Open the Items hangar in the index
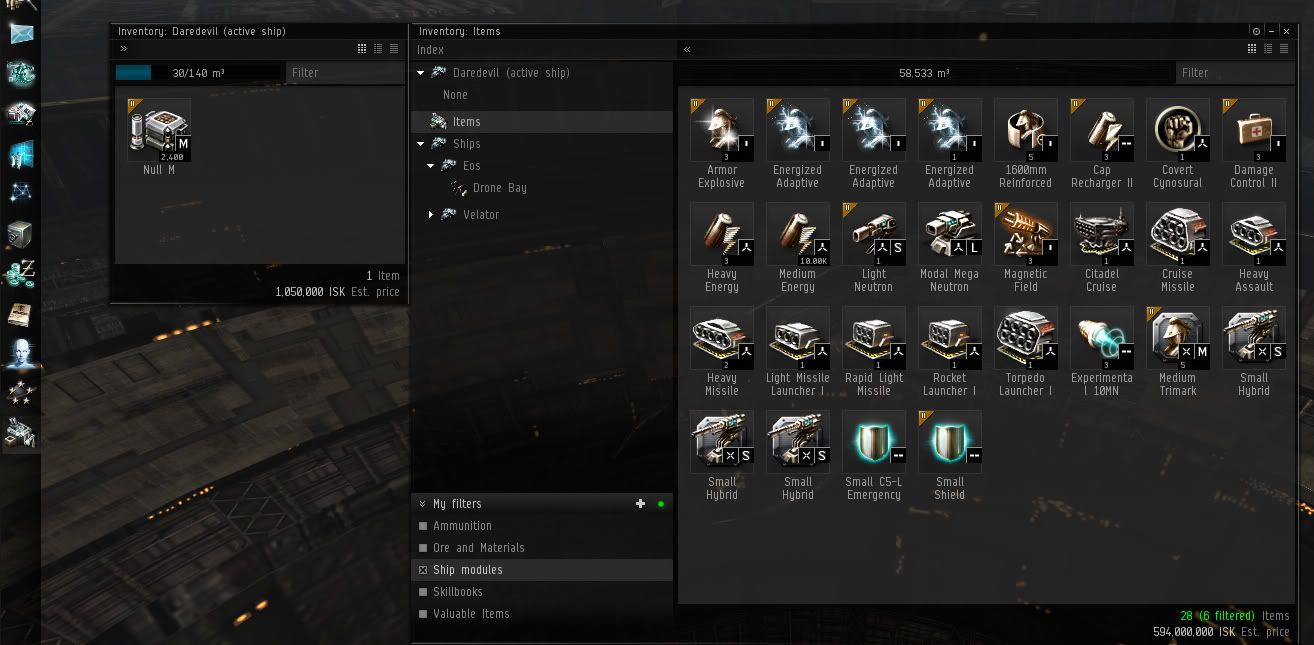Viewport: 1314px width, 645px height. click(x=466, y=122)
